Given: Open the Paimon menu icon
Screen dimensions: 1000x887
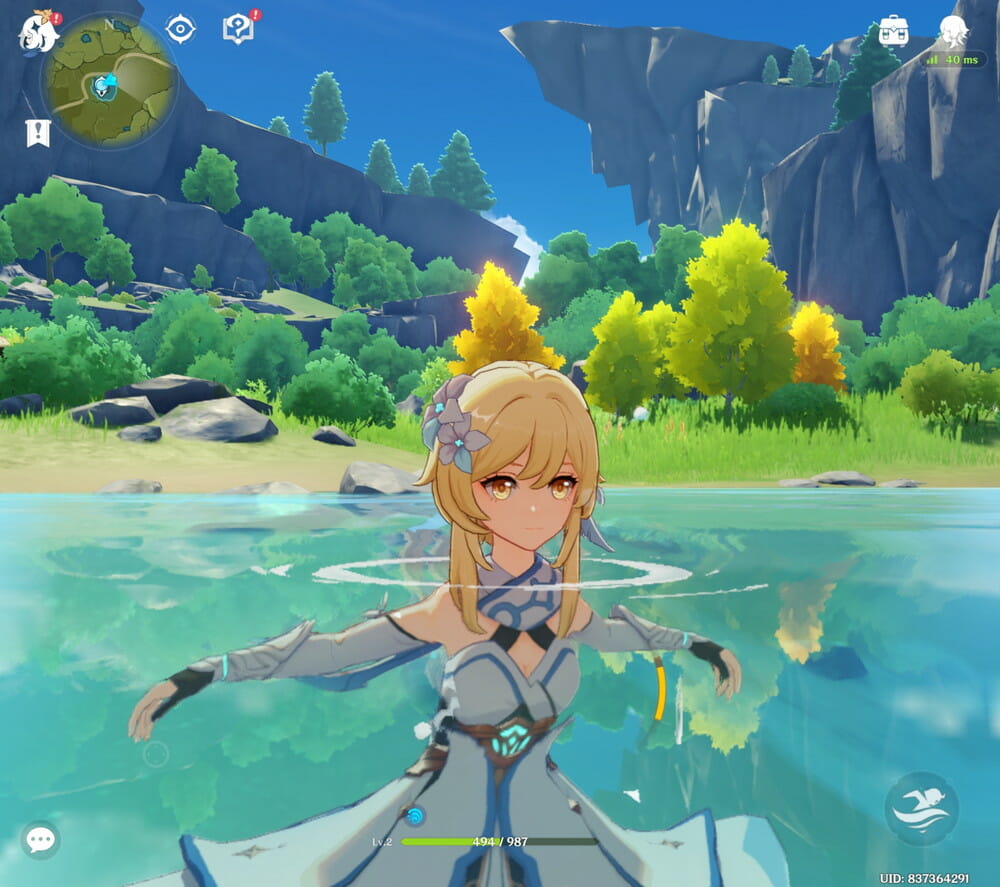Looking at the screenshot, I should click(38, 33).
